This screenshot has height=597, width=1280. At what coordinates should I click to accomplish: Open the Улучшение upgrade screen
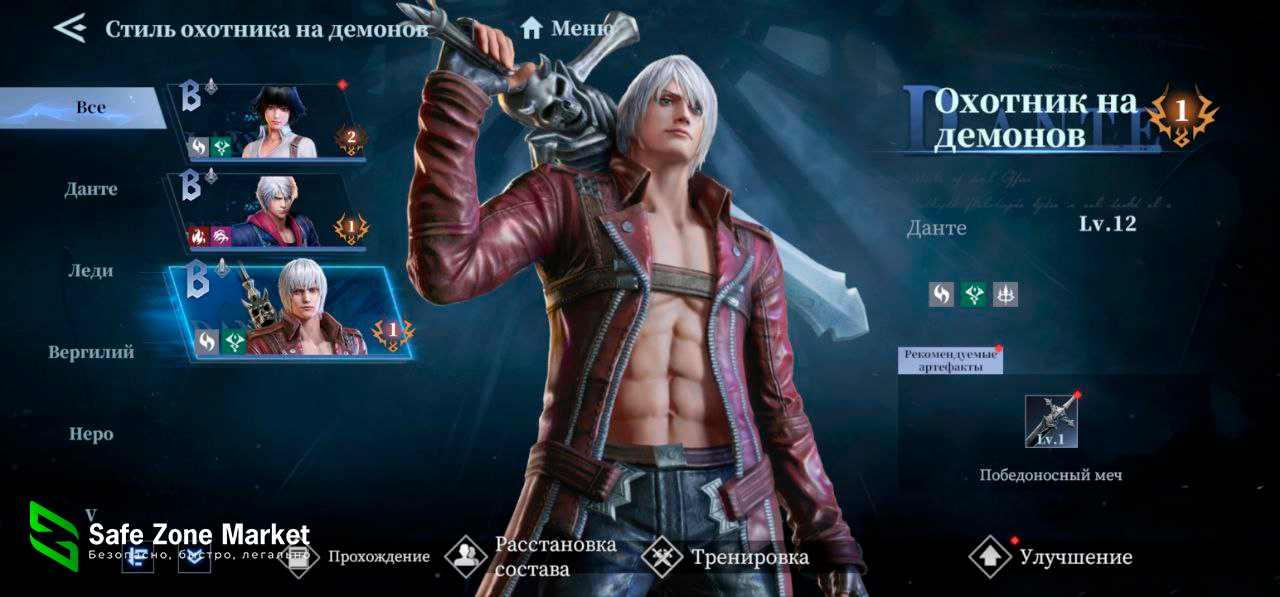tap(1052, 557)
